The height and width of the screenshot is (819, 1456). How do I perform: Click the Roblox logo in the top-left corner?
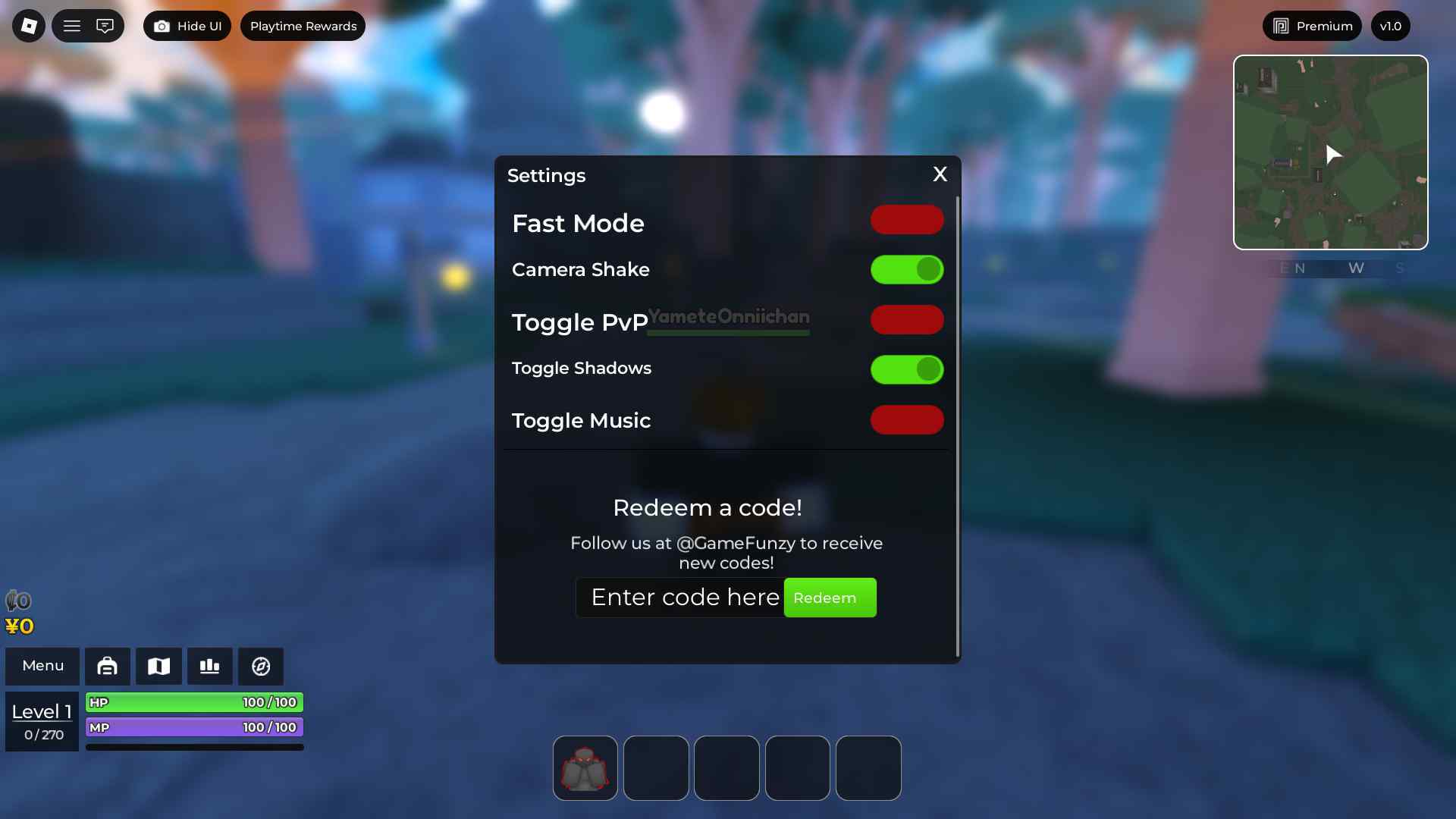tap(27, 25)
